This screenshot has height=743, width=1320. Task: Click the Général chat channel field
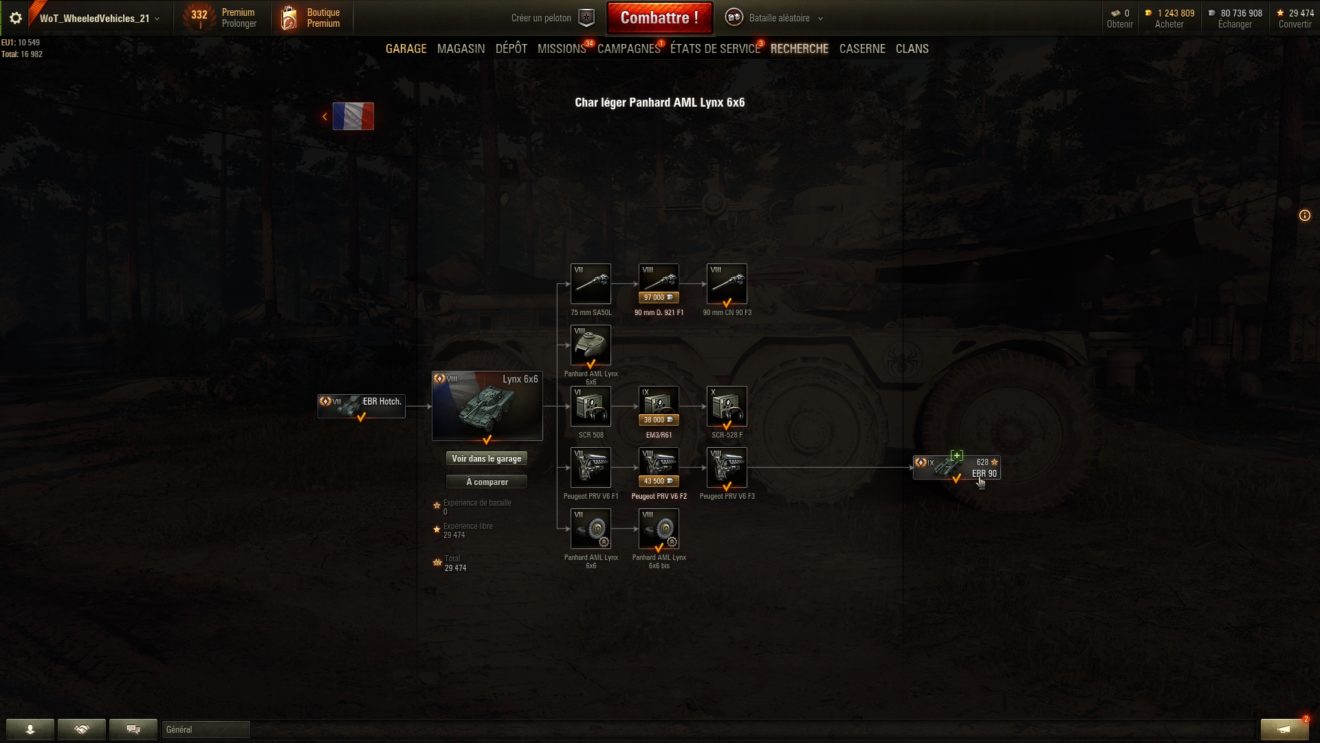pos(205,730)
